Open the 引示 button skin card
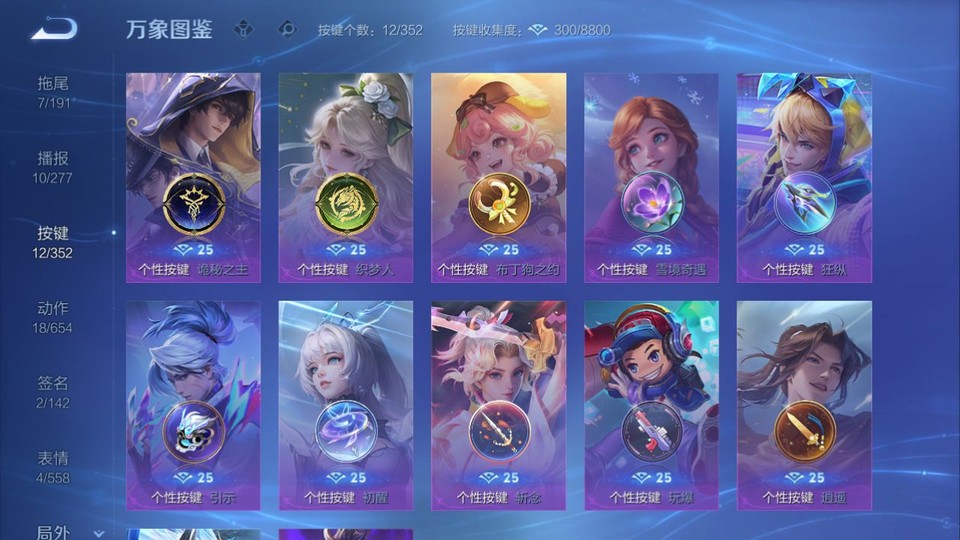Viewport: 960px width, 540px height. pos(193,406)
